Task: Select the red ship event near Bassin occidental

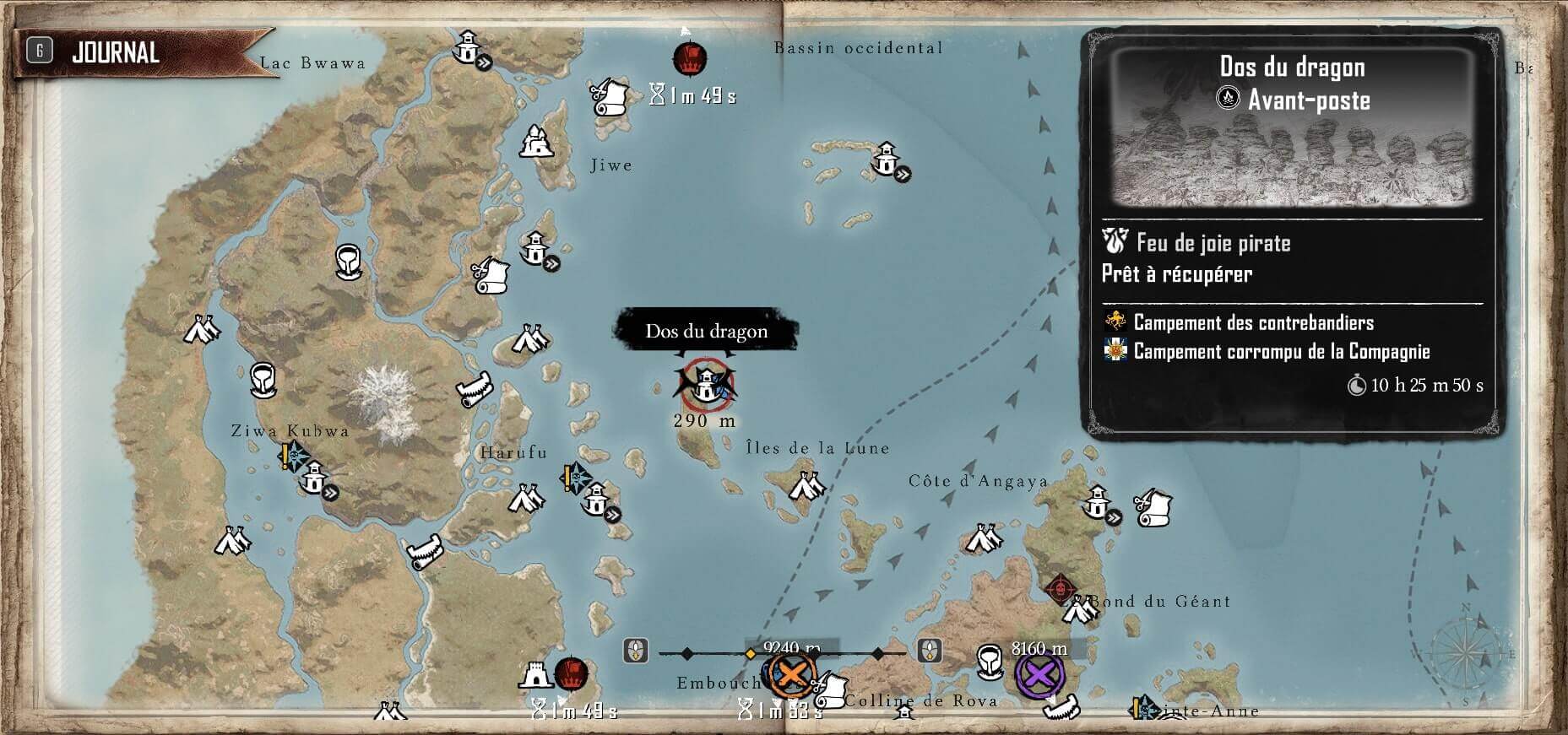Action: tap(689, 58)
